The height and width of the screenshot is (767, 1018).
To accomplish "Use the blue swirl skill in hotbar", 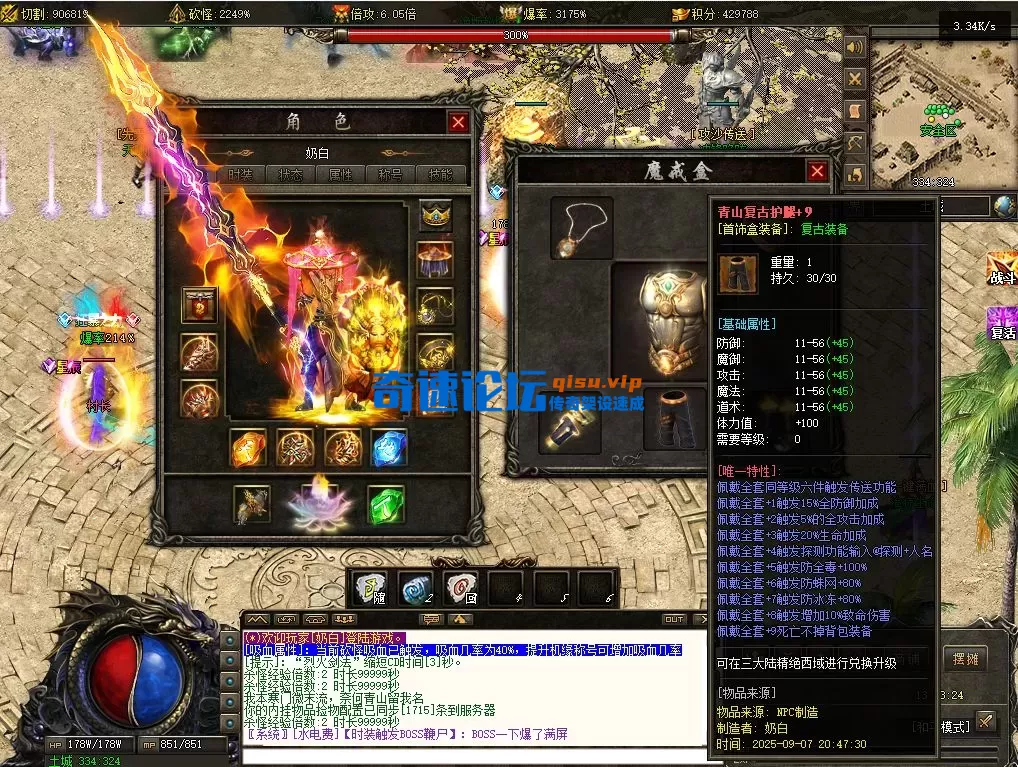I will 415,589.
